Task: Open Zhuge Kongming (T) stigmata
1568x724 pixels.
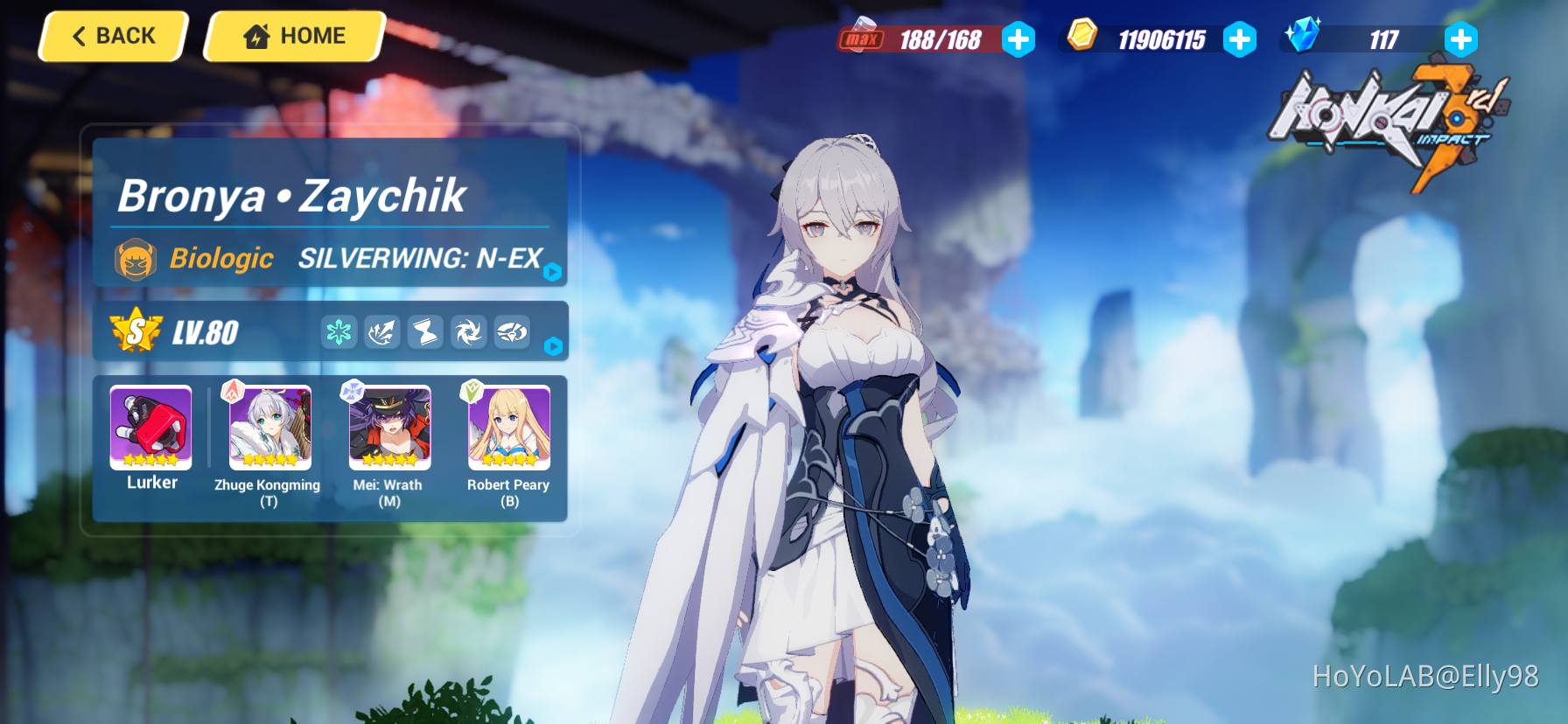Action: pyautogui.click(x=269, y=428)
